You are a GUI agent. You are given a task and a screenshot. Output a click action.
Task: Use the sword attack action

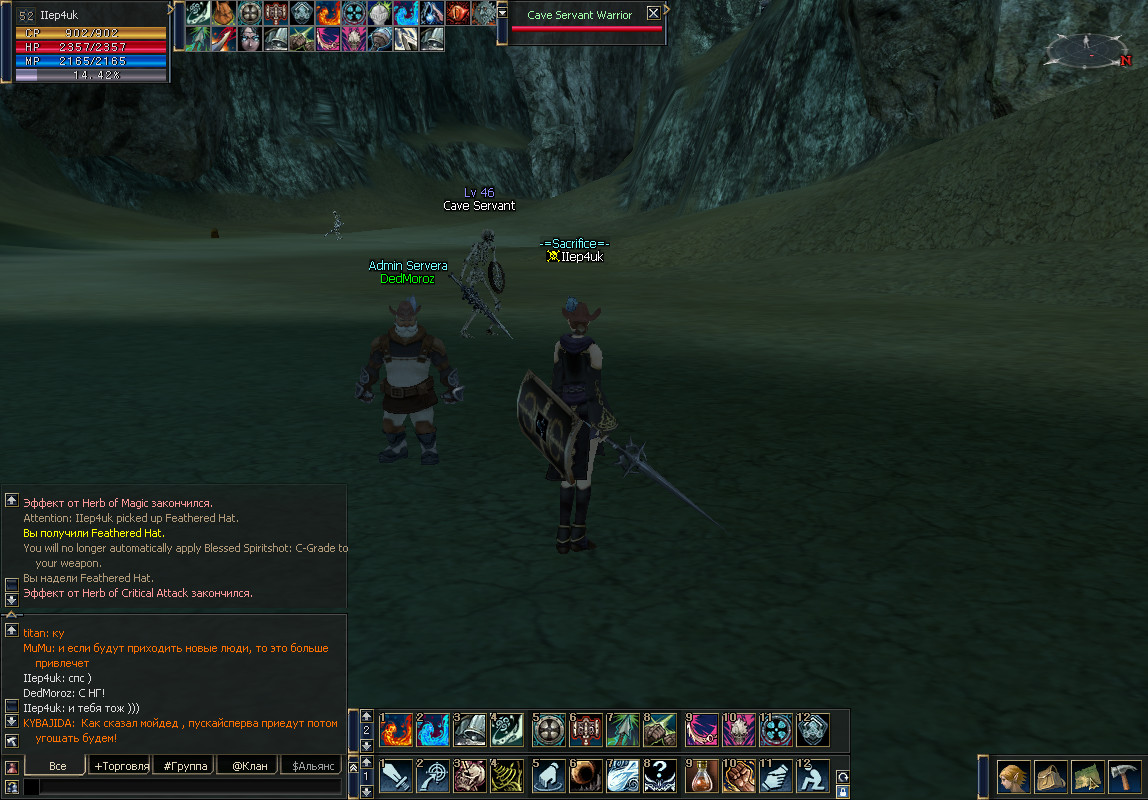(397, 776)
